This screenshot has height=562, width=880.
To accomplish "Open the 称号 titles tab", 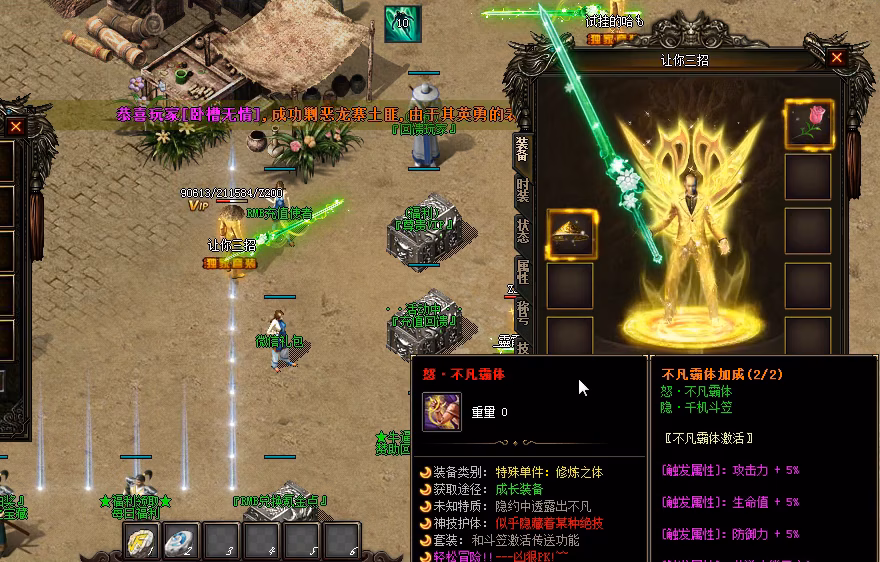I will pyautogui.click(x=522, y=312).
